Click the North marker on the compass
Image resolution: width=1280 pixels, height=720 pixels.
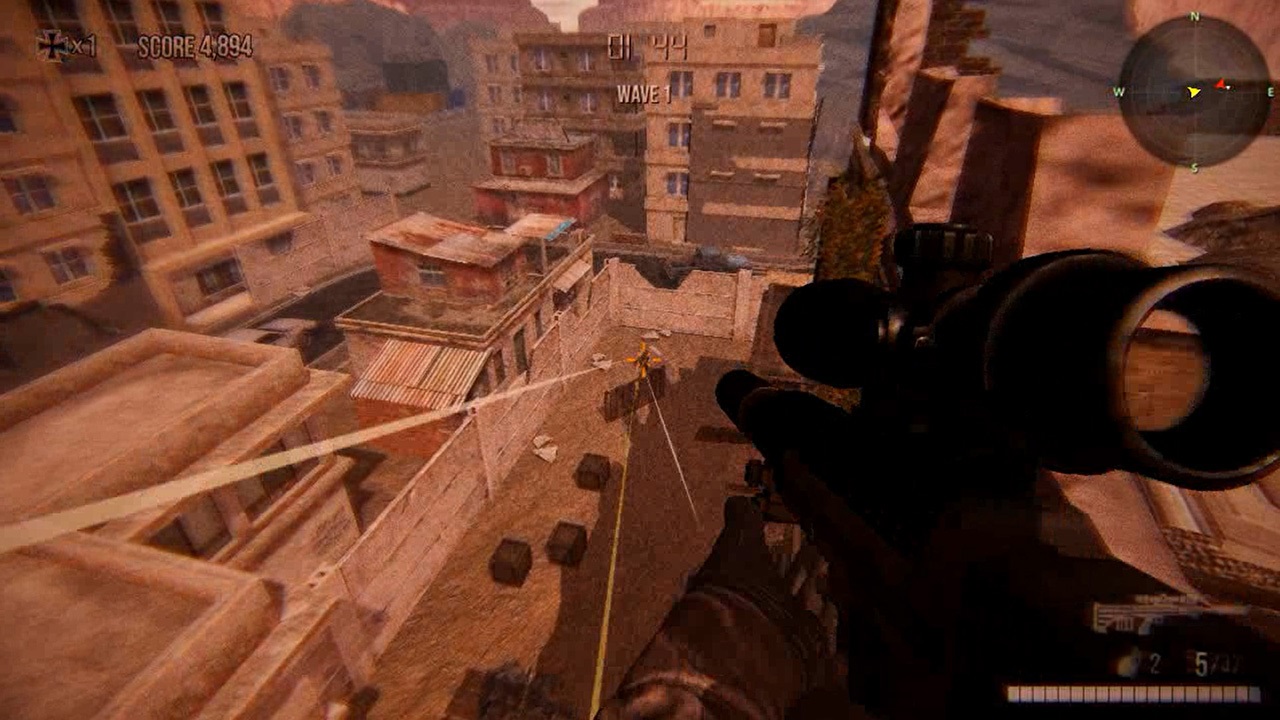tap(1192, 16)
